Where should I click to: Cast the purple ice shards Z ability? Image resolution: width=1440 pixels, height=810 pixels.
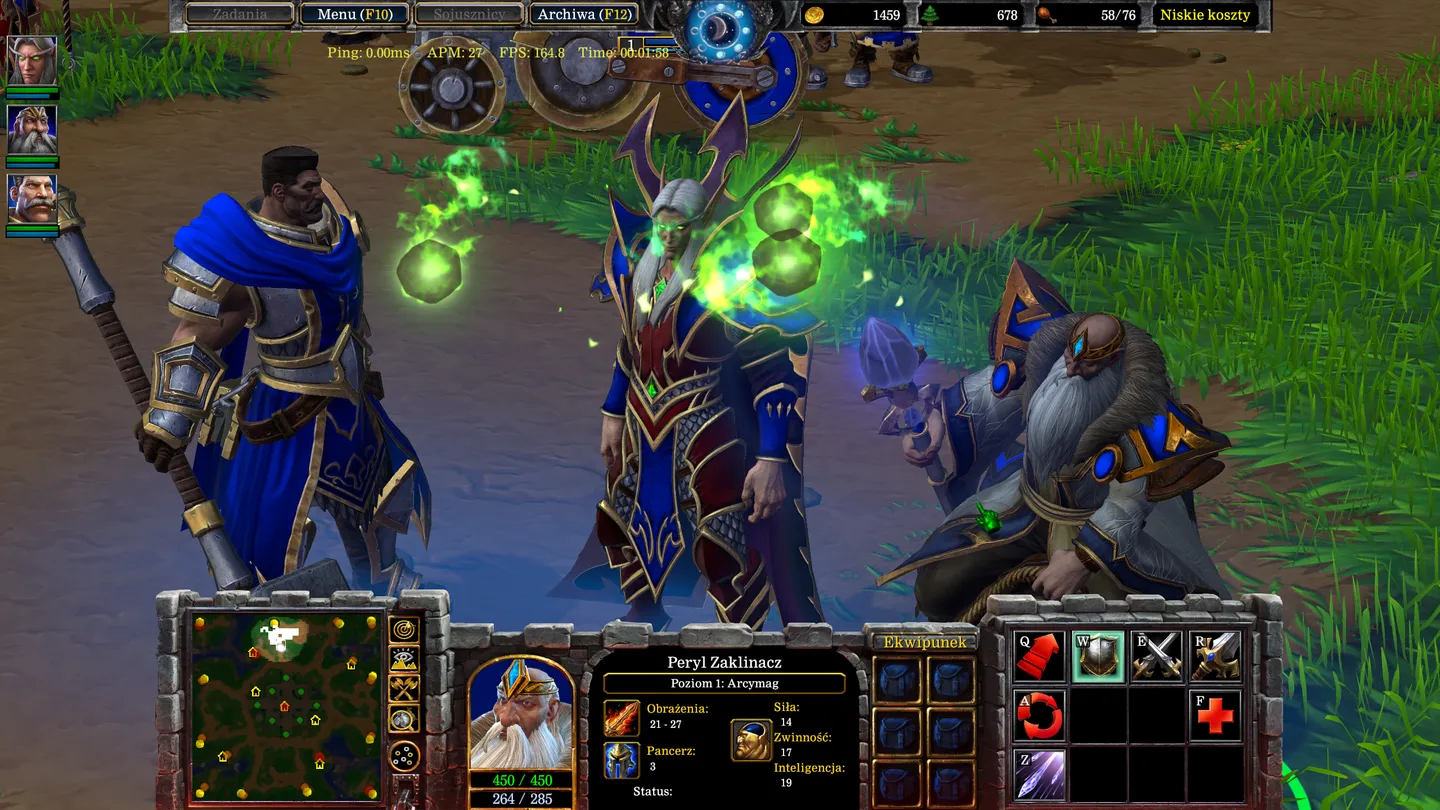click(x=1038, y=775)
